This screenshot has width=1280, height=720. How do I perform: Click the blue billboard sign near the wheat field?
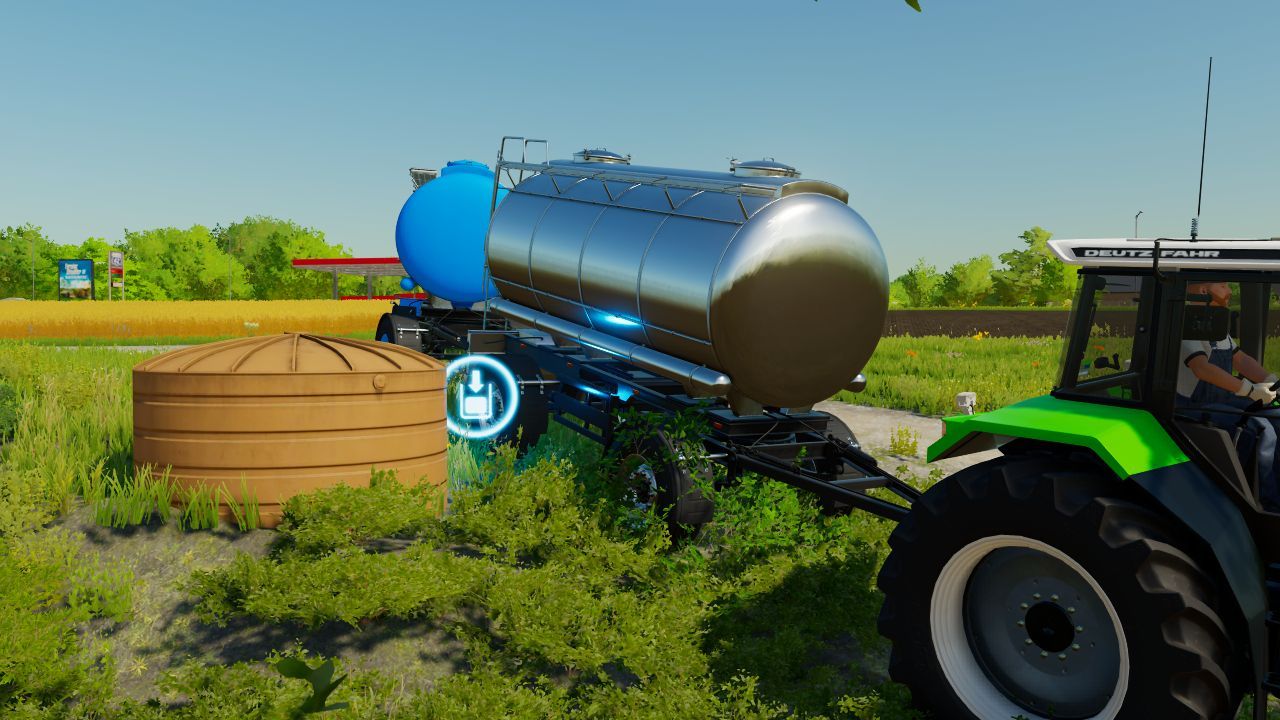(74, 278)
